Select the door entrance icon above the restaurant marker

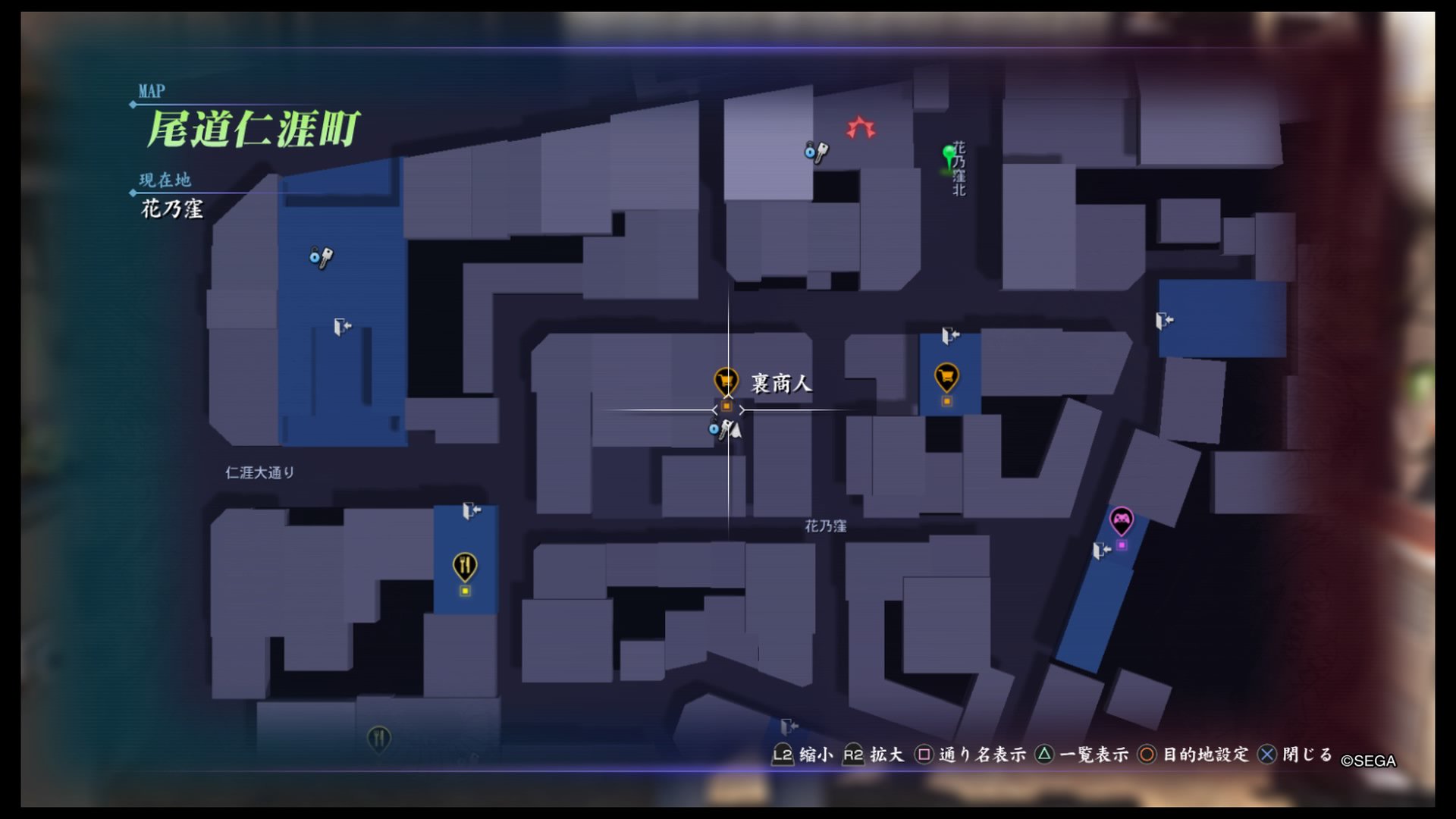coord(471,511)
